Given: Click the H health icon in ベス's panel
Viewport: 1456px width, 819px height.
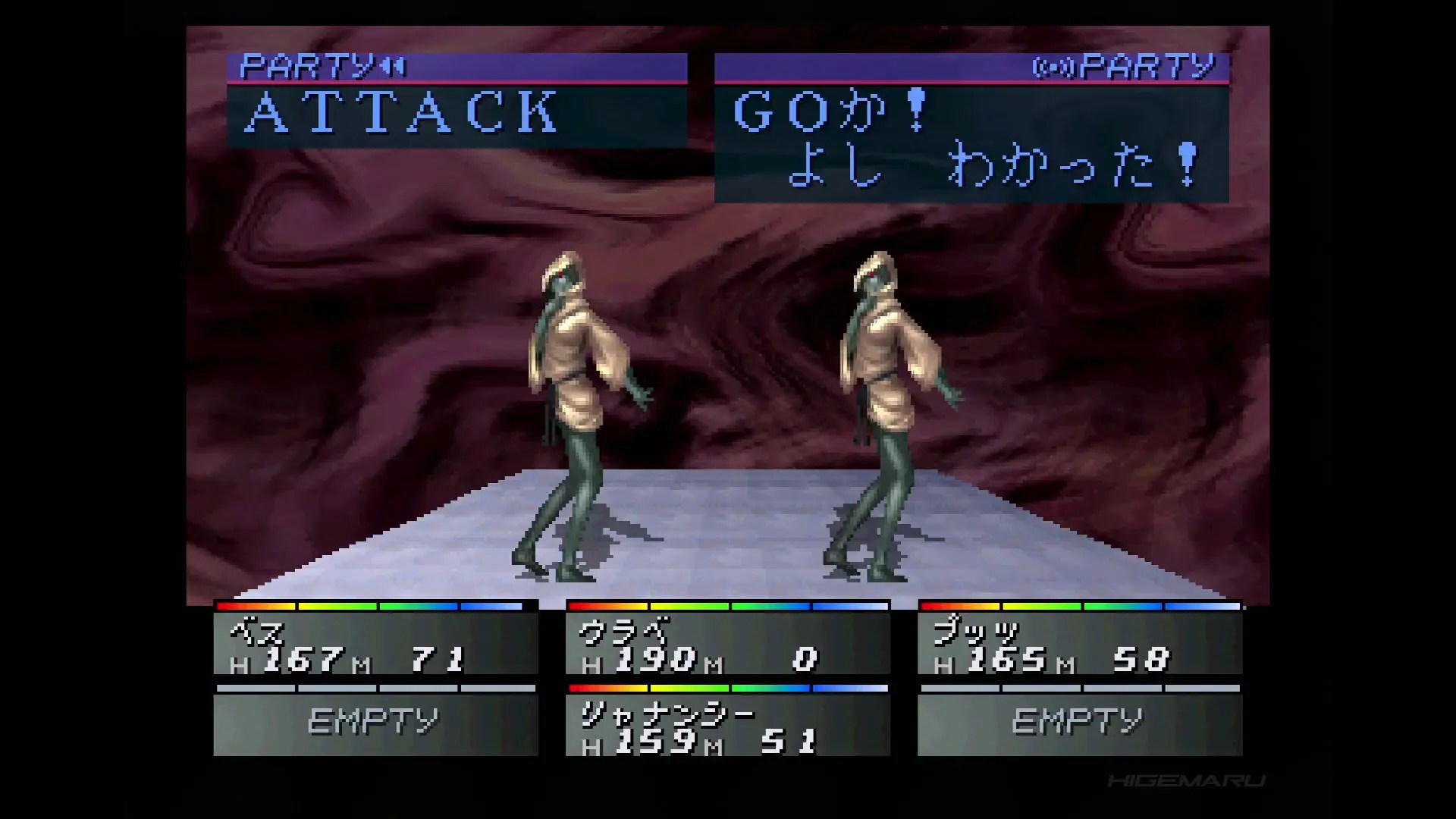Looking at the screenshot, I should 241,664.
